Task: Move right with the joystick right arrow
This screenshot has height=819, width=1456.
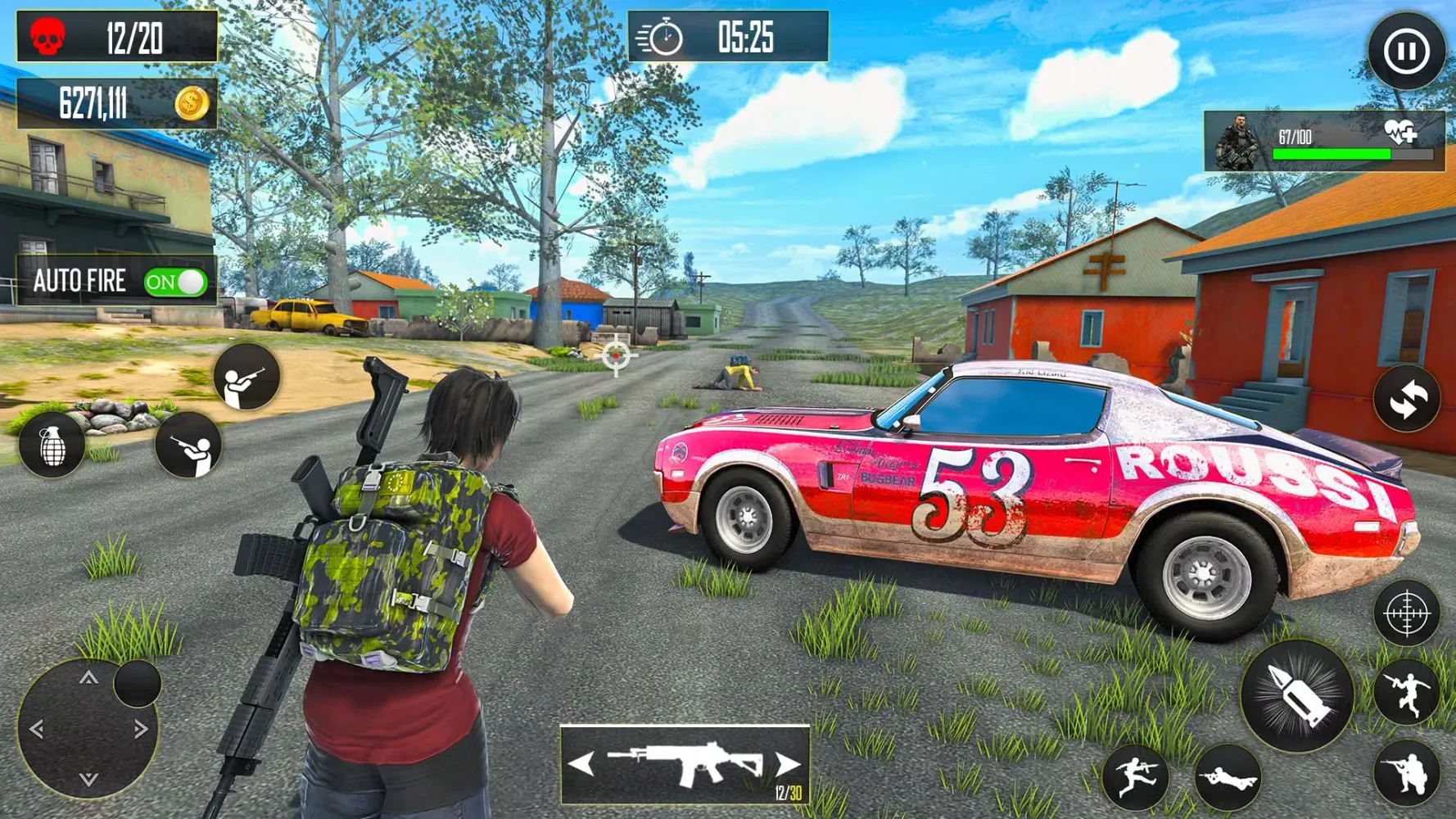Action: tap(141, 729)
